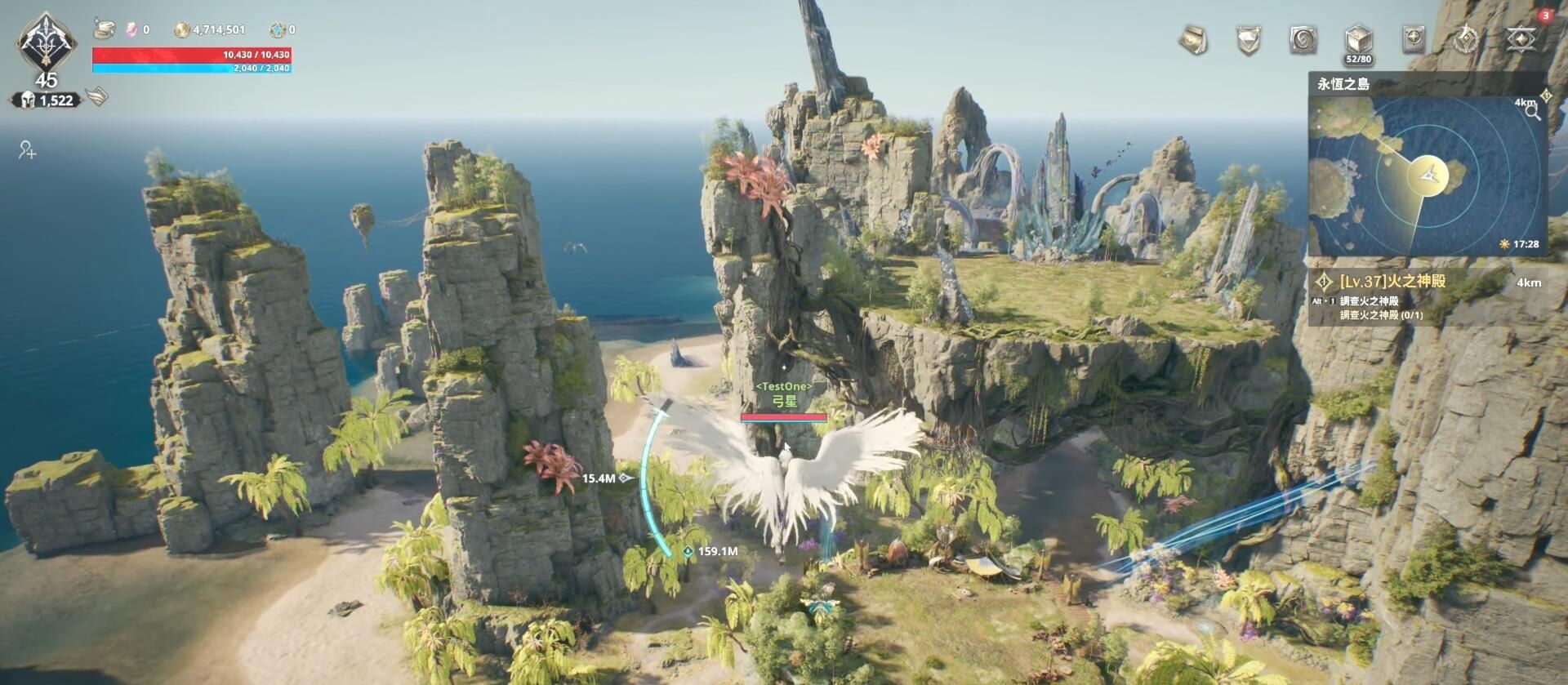Click the spiral emblem menu icon

pyautogui.click(x=1303, y=39)
